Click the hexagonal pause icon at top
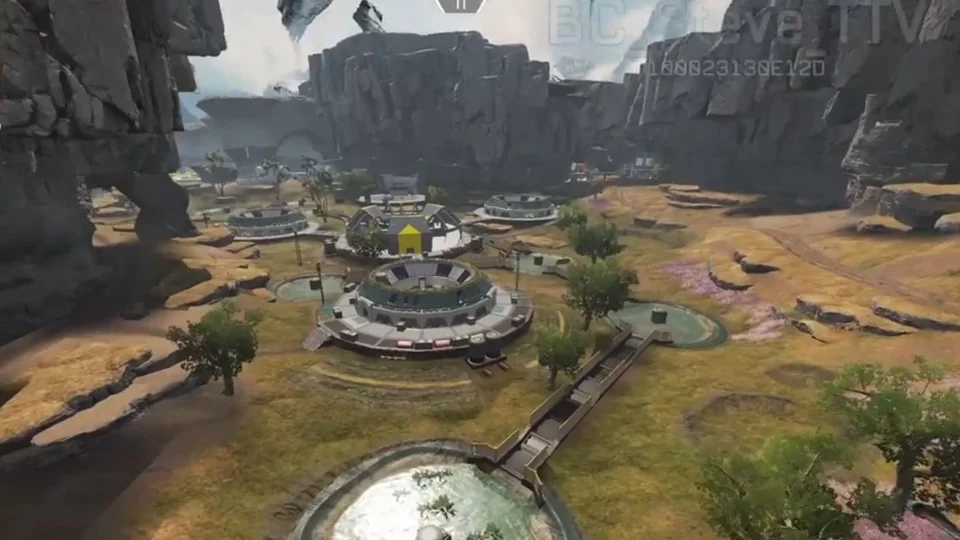Screen dimensions: 960x540 point(460,5)
